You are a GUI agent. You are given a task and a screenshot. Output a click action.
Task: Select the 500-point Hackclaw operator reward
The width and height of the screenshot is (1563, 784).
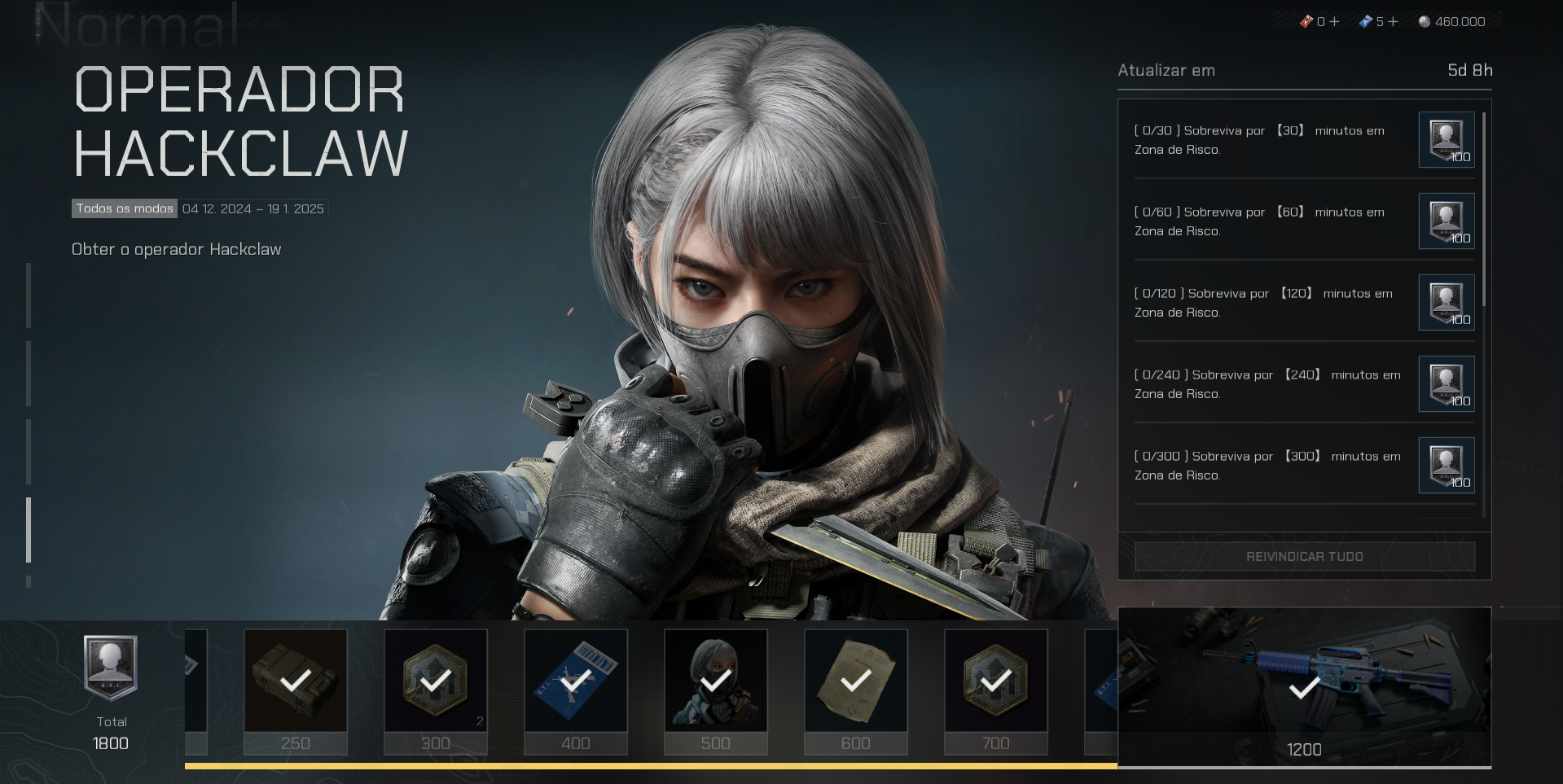pos(716,681)
